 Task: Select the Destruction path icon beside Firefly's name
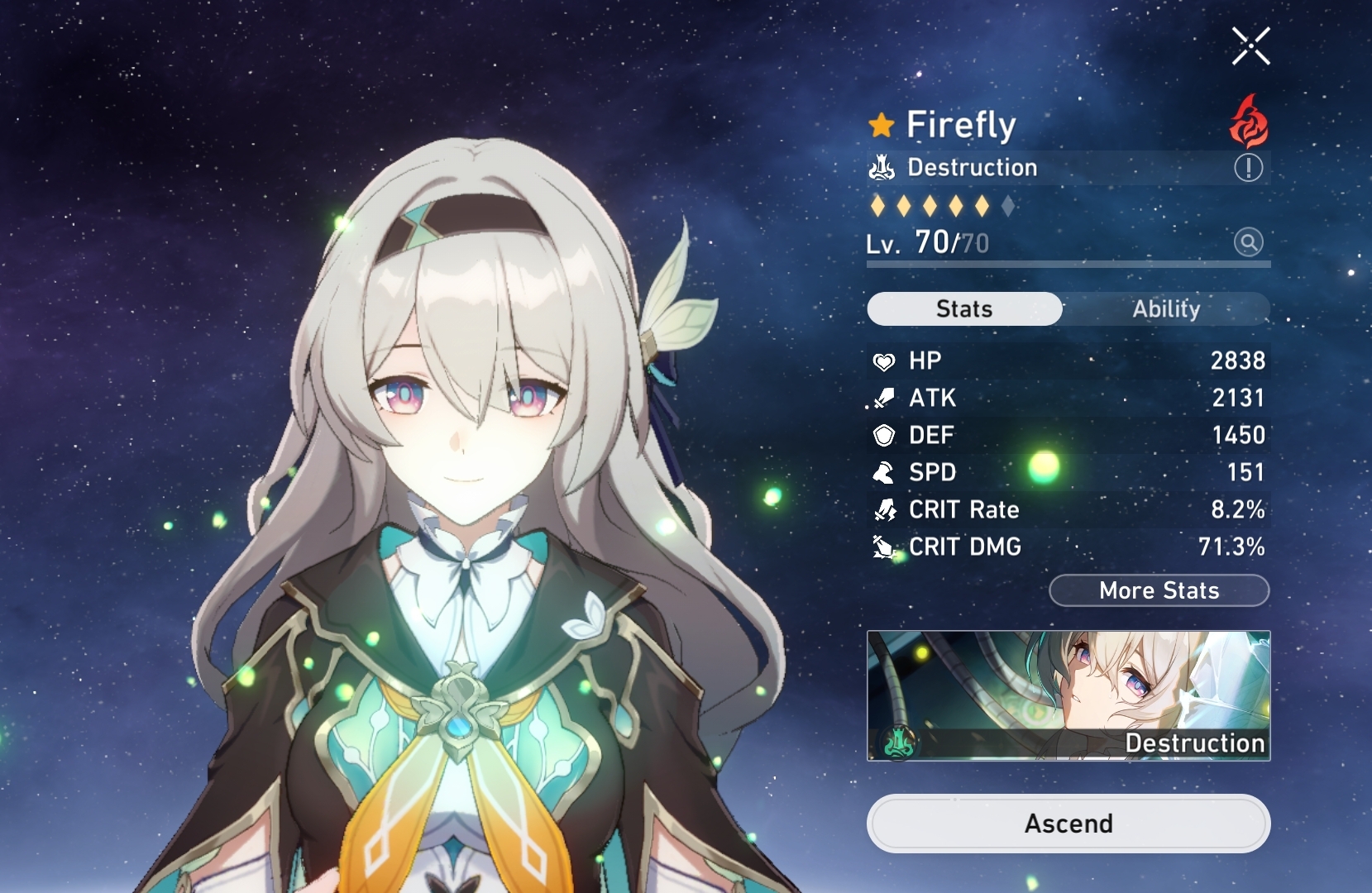click(x=882, y=167)
